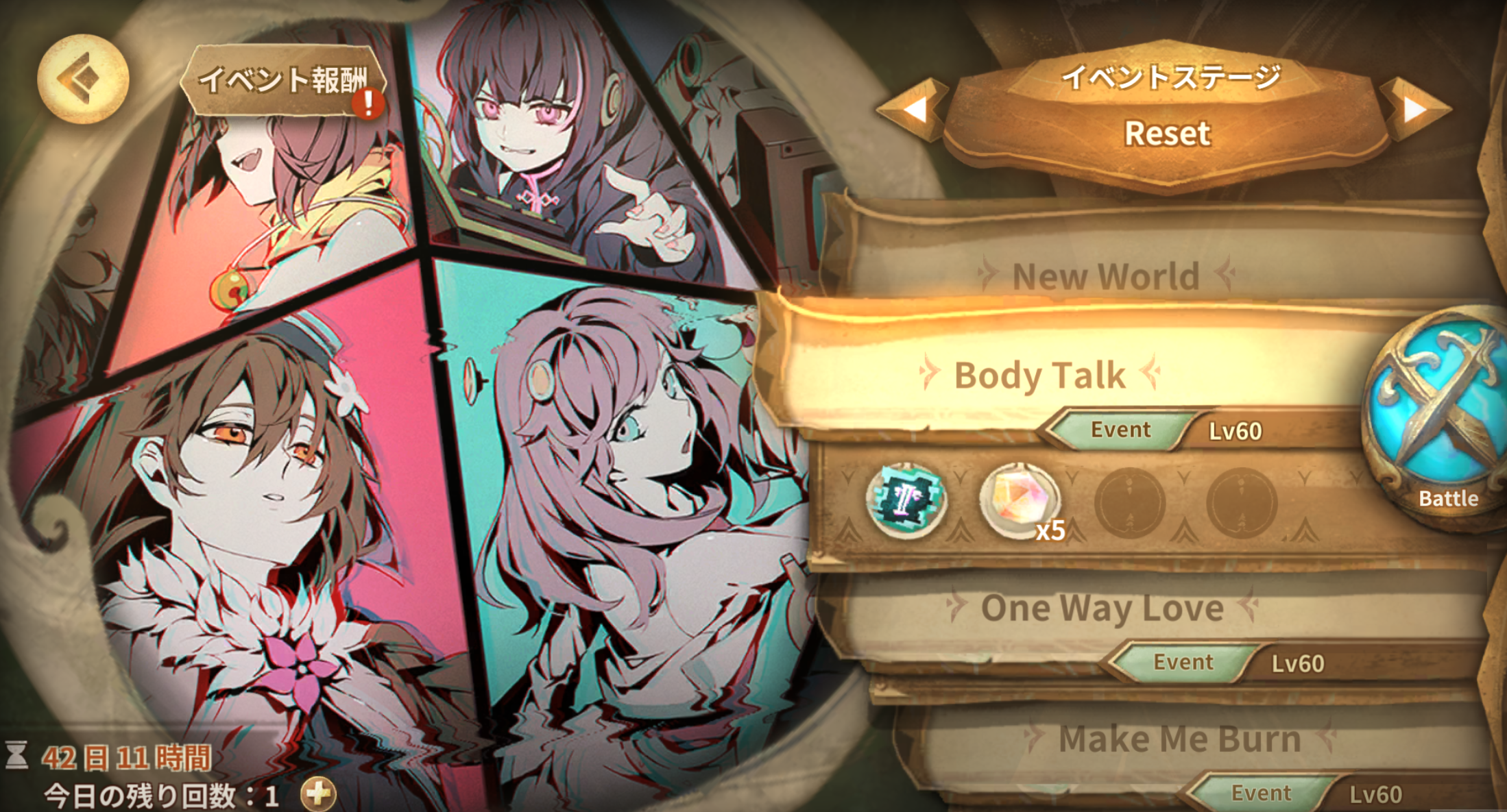This screenshot has height=812, width=1507.
Task: Expand the Make Me Burn stage entry
Action: 1179,739
